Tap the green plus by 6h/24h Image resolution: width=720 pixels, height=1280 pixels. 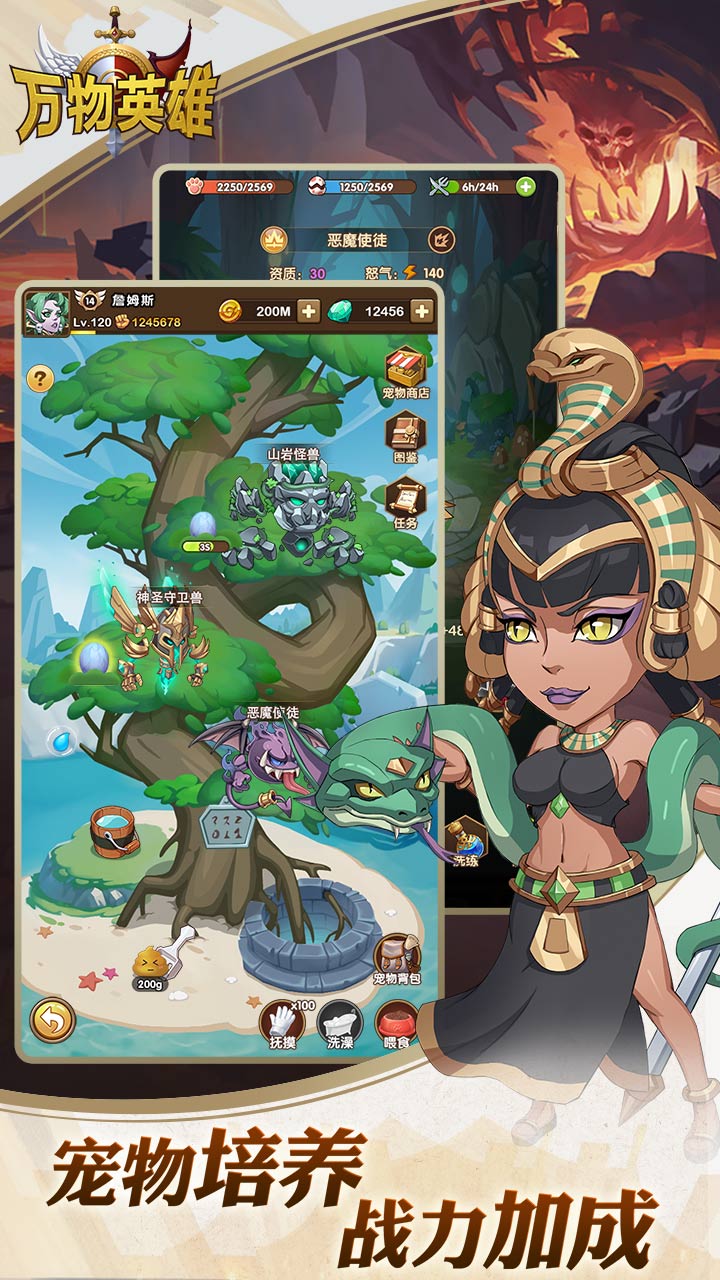click(x=526, y=186)
